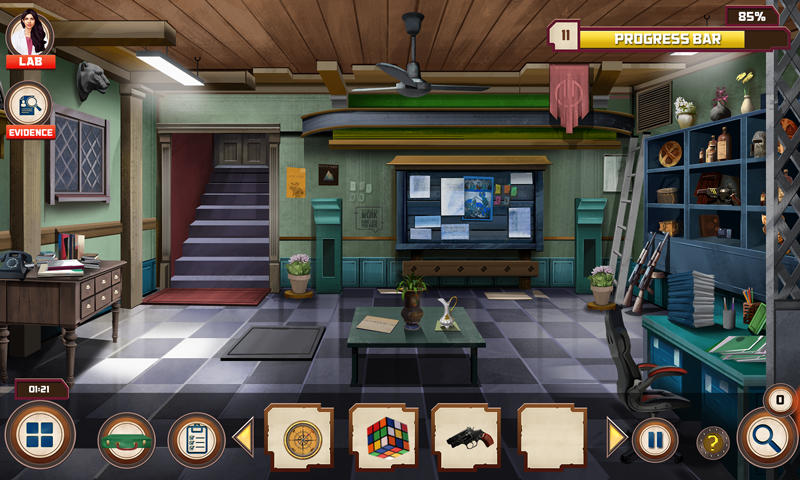Show next inventory items with right arrow
This screenshot has width=800, height=480.
pyautogui.click(x=617, y=438)
